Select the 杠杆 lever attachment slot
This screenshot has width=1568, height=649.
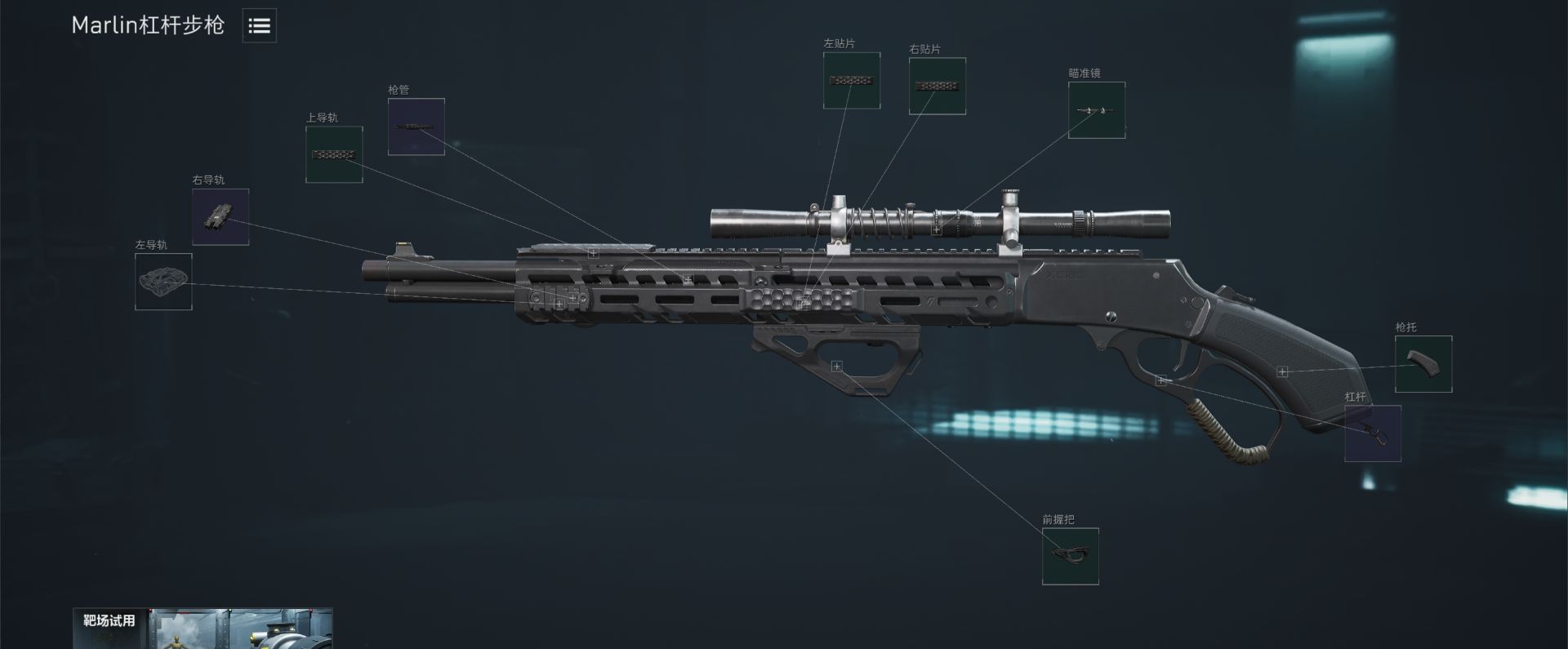tap(1372, 433)
